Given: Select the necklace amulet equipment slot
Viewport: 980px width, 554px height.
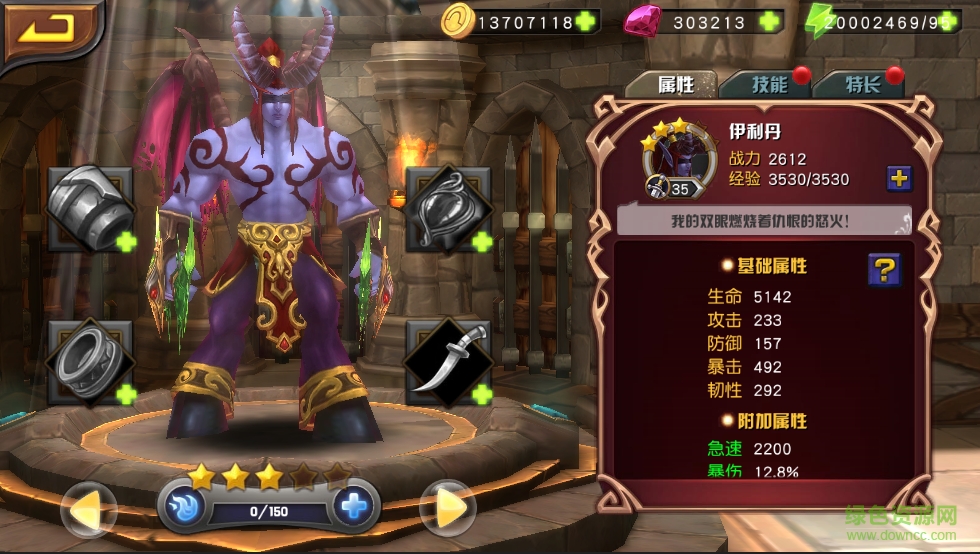Looking at the screenshot, I should pos(447,206).
